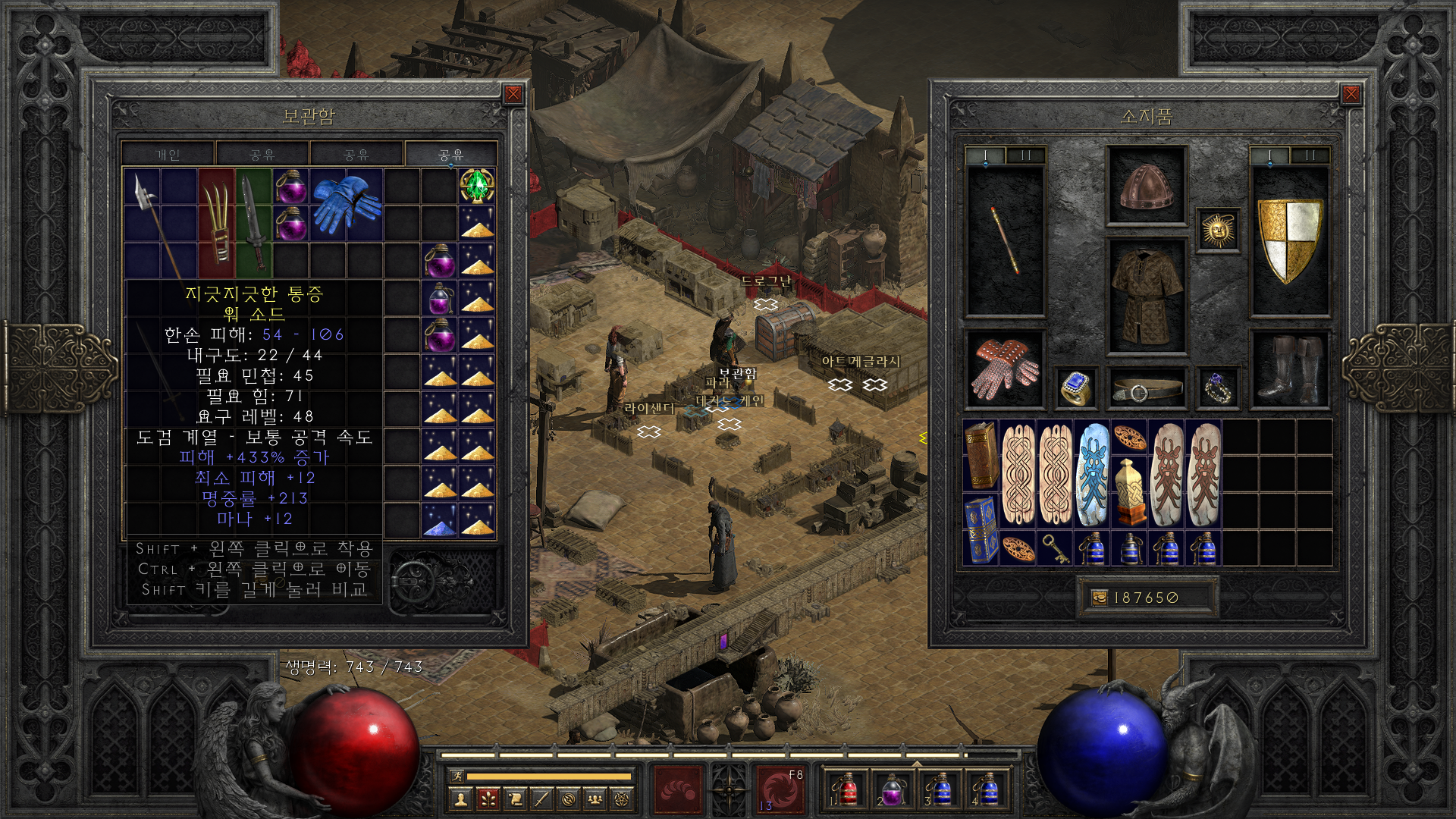1456x819 pixels.
Task: Open the gold amount button in inventory
Action: tap(1099, 598)
